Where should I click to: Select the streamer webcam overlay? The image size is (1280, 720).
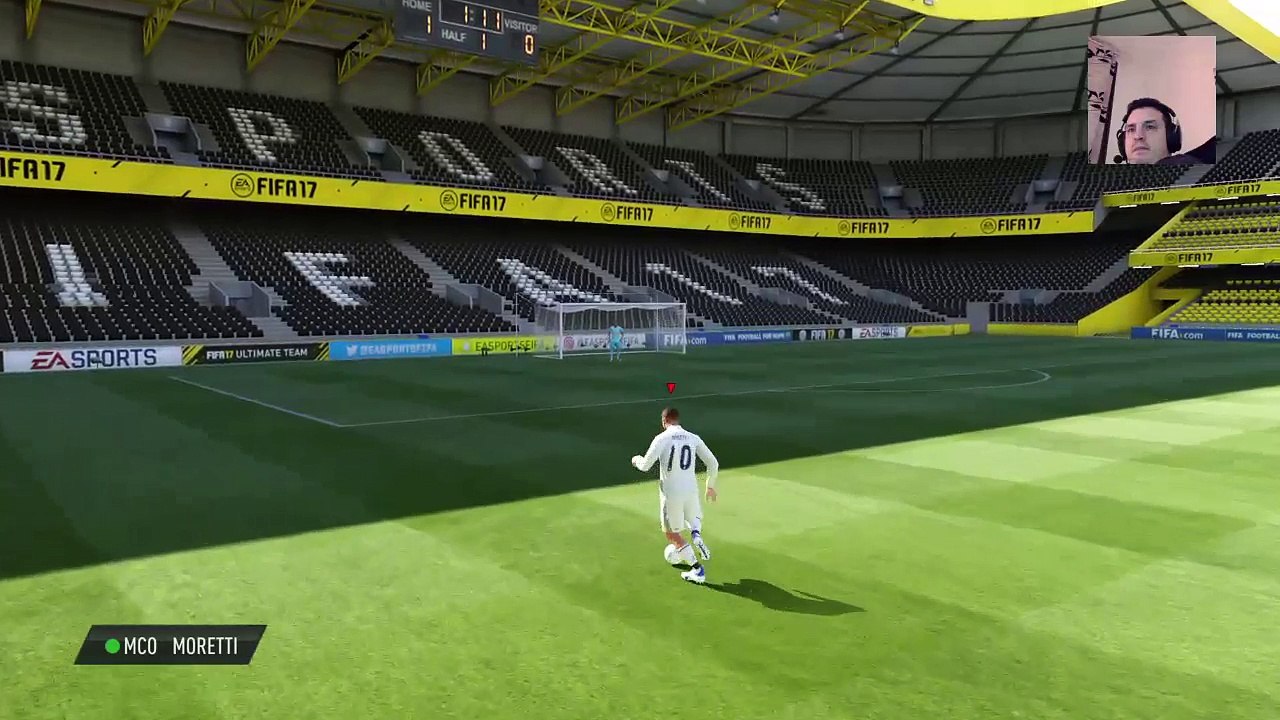coord(1151,101)
